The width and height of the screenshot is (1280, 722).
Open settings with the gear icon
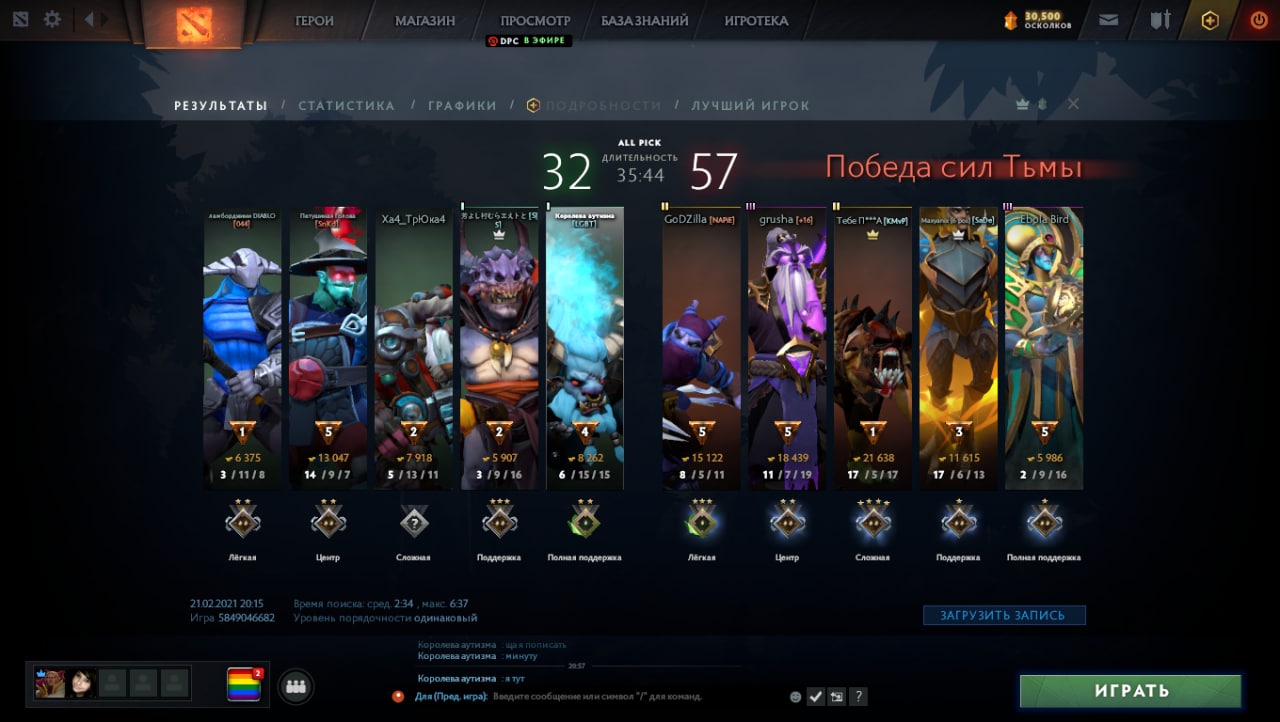point(52,19)
